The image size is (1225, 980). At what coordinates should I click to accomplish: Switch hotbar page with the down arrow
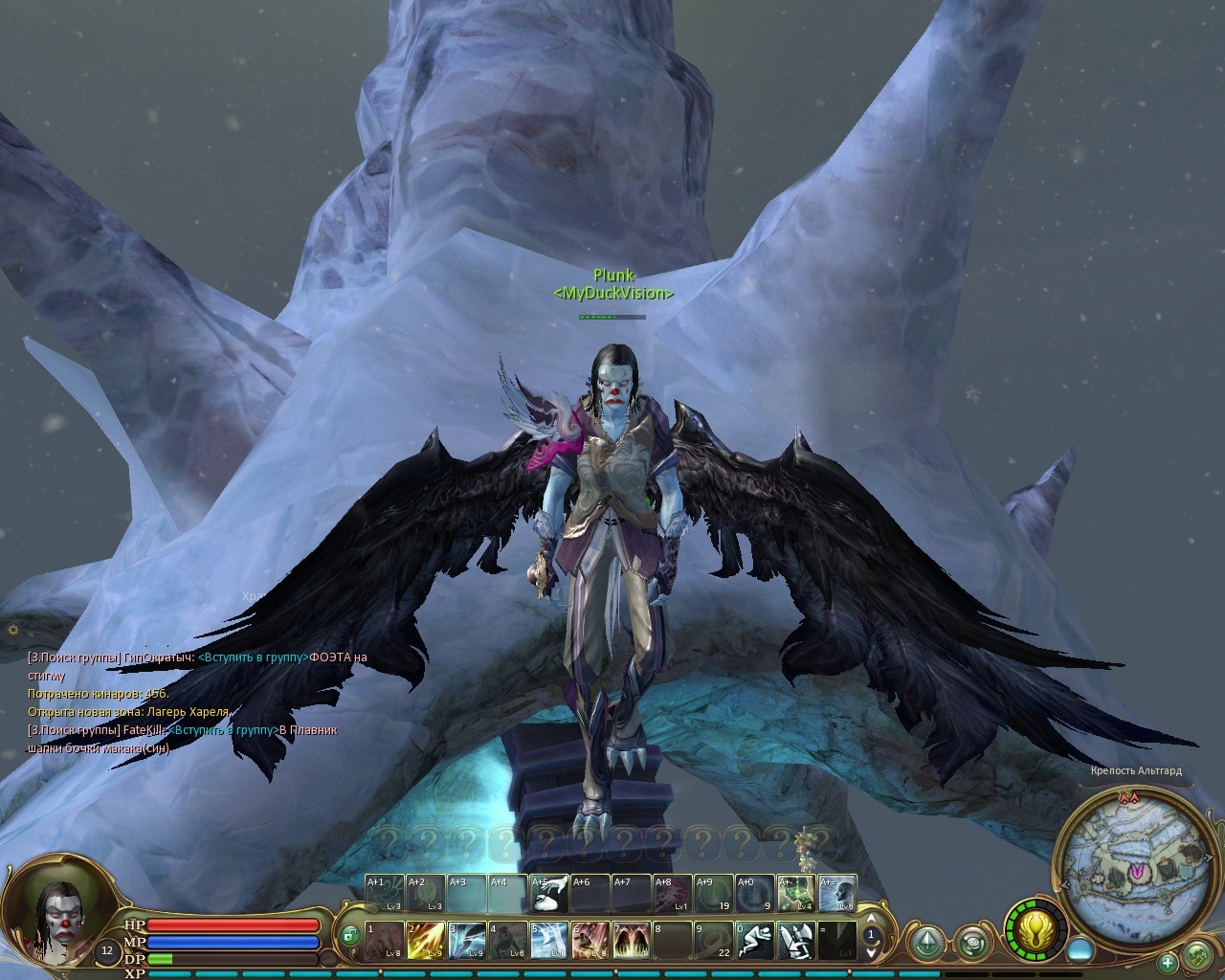871,950
